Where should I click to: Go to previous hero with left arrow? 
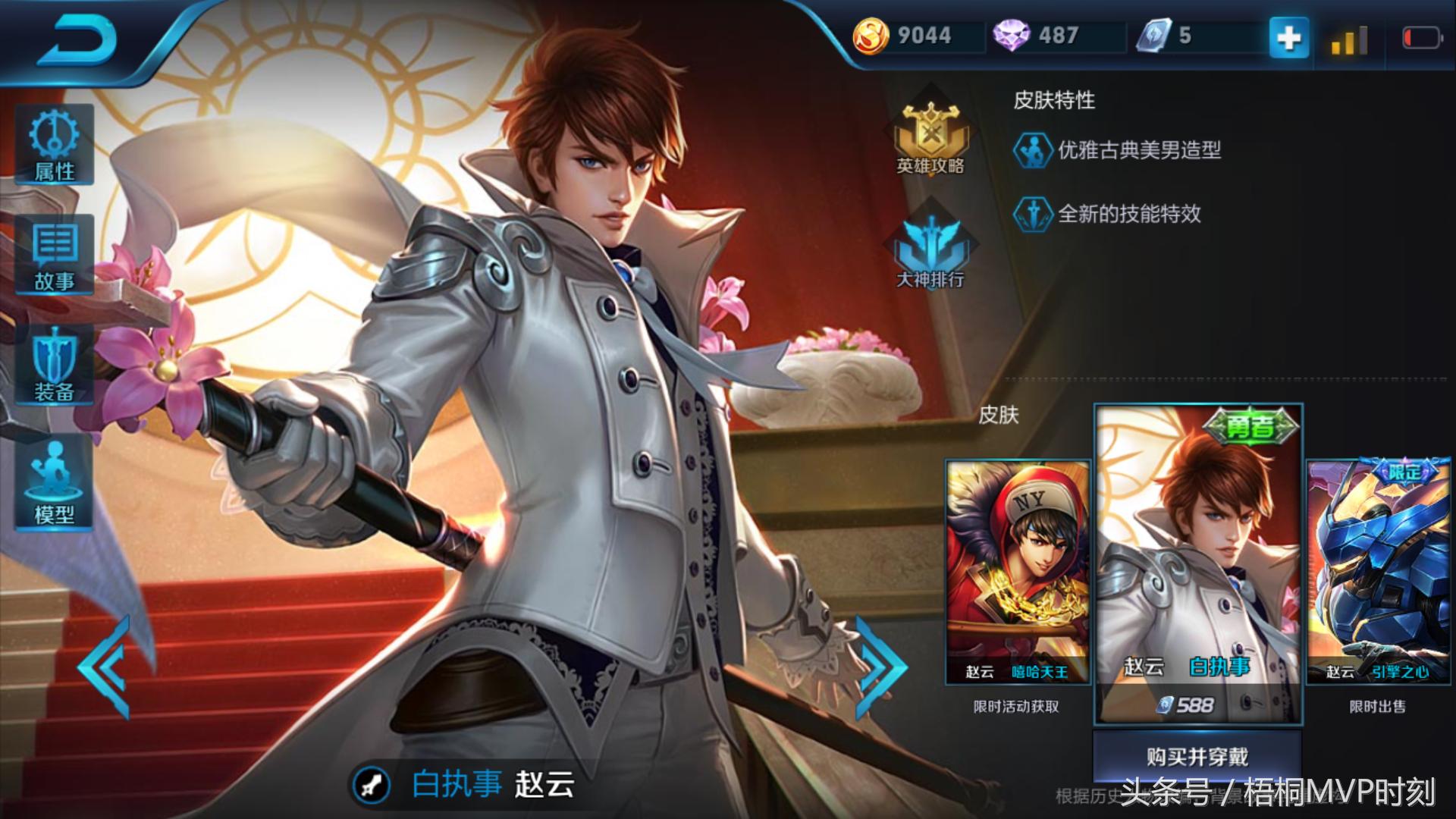click(105, 667)
